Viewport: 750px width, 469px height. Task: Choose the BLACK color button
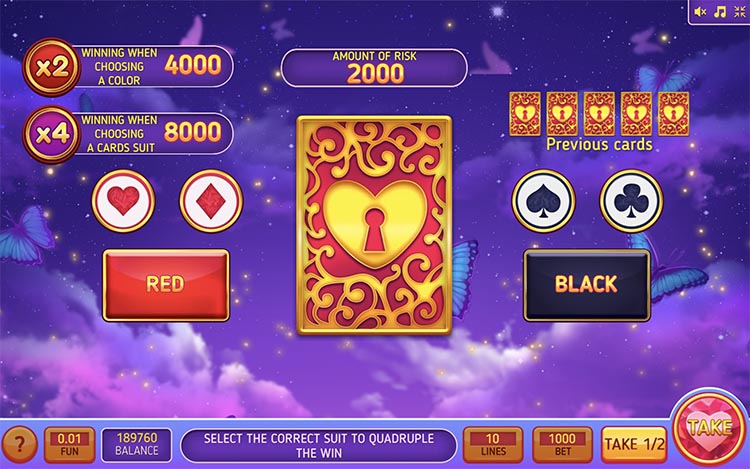click(587, 284)
